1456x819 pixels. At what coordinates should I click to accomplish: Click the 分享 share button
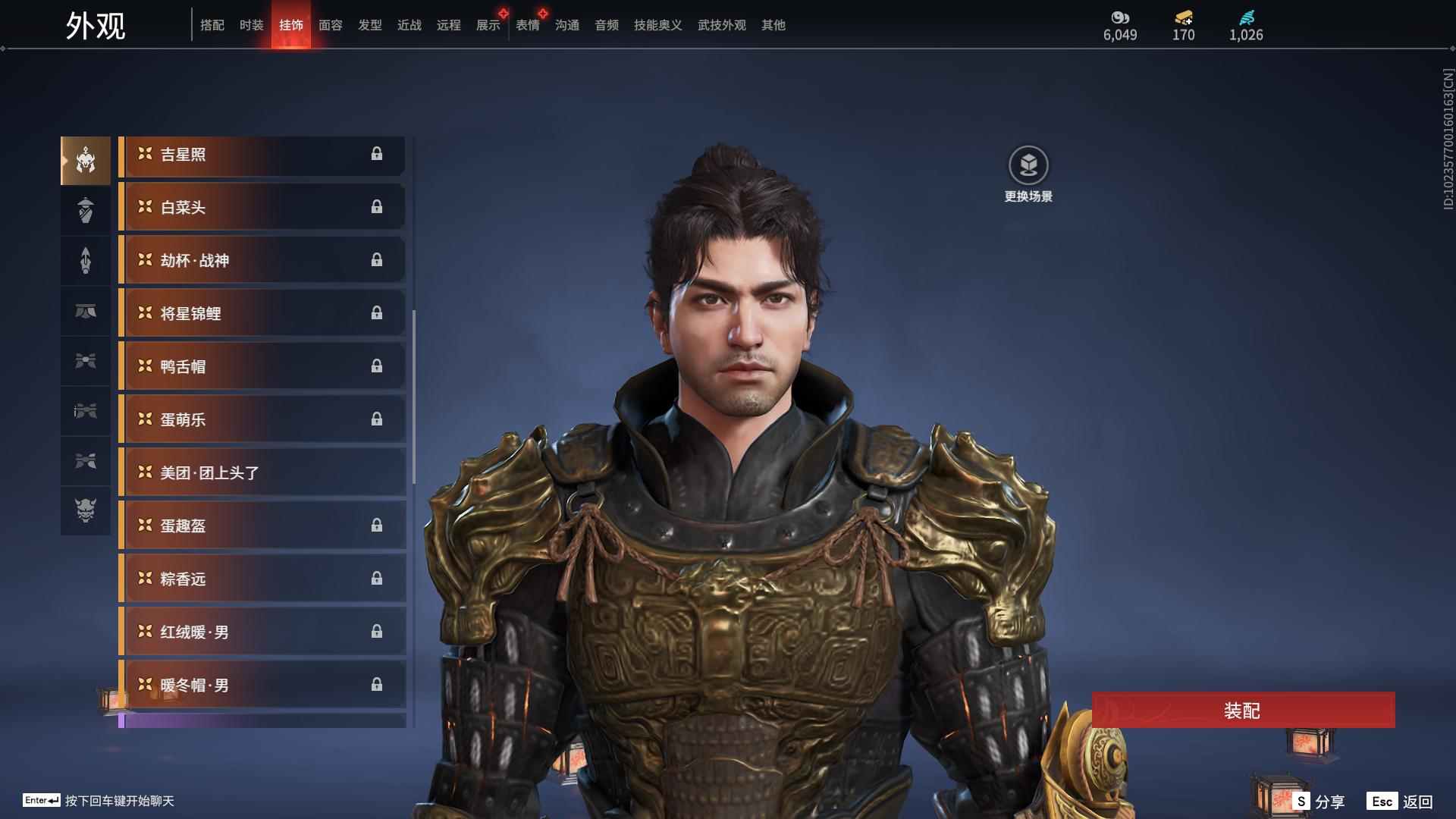[1320, 802]
